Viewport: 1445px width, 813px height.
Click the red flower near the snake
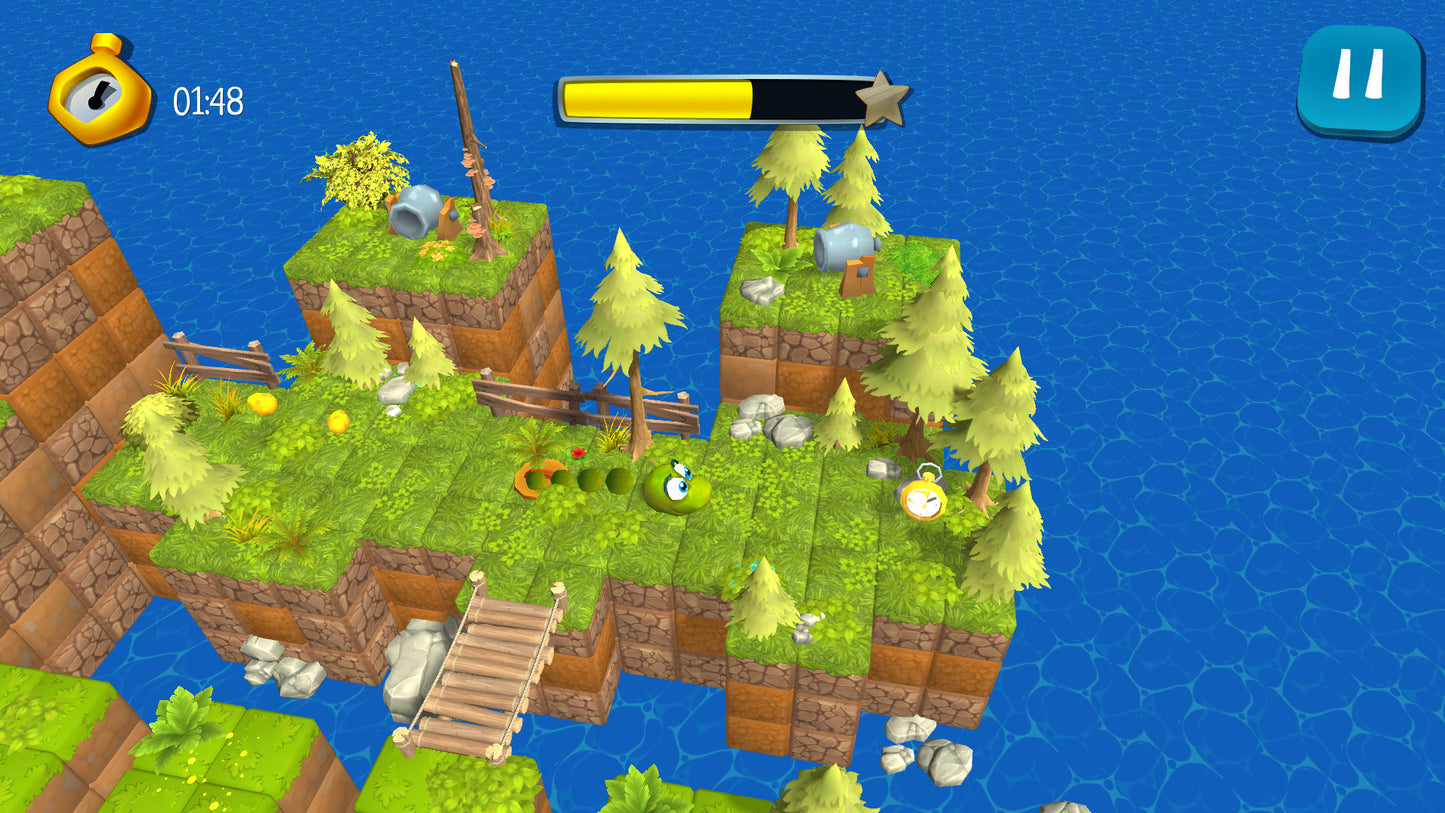point(578,452)
